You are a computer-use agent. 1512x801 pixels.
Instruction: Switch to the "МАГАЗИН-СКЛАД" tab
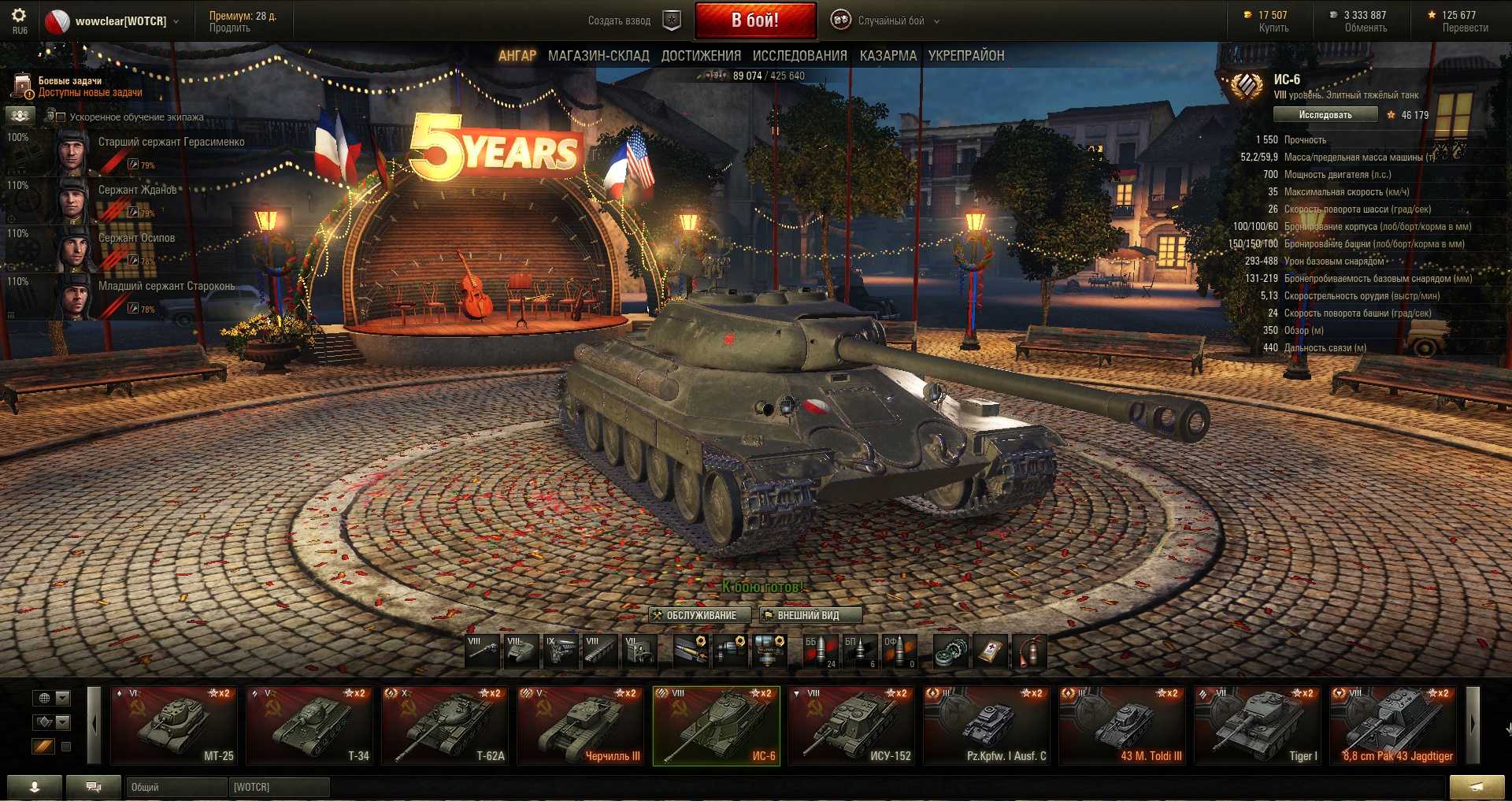[598, 56]
